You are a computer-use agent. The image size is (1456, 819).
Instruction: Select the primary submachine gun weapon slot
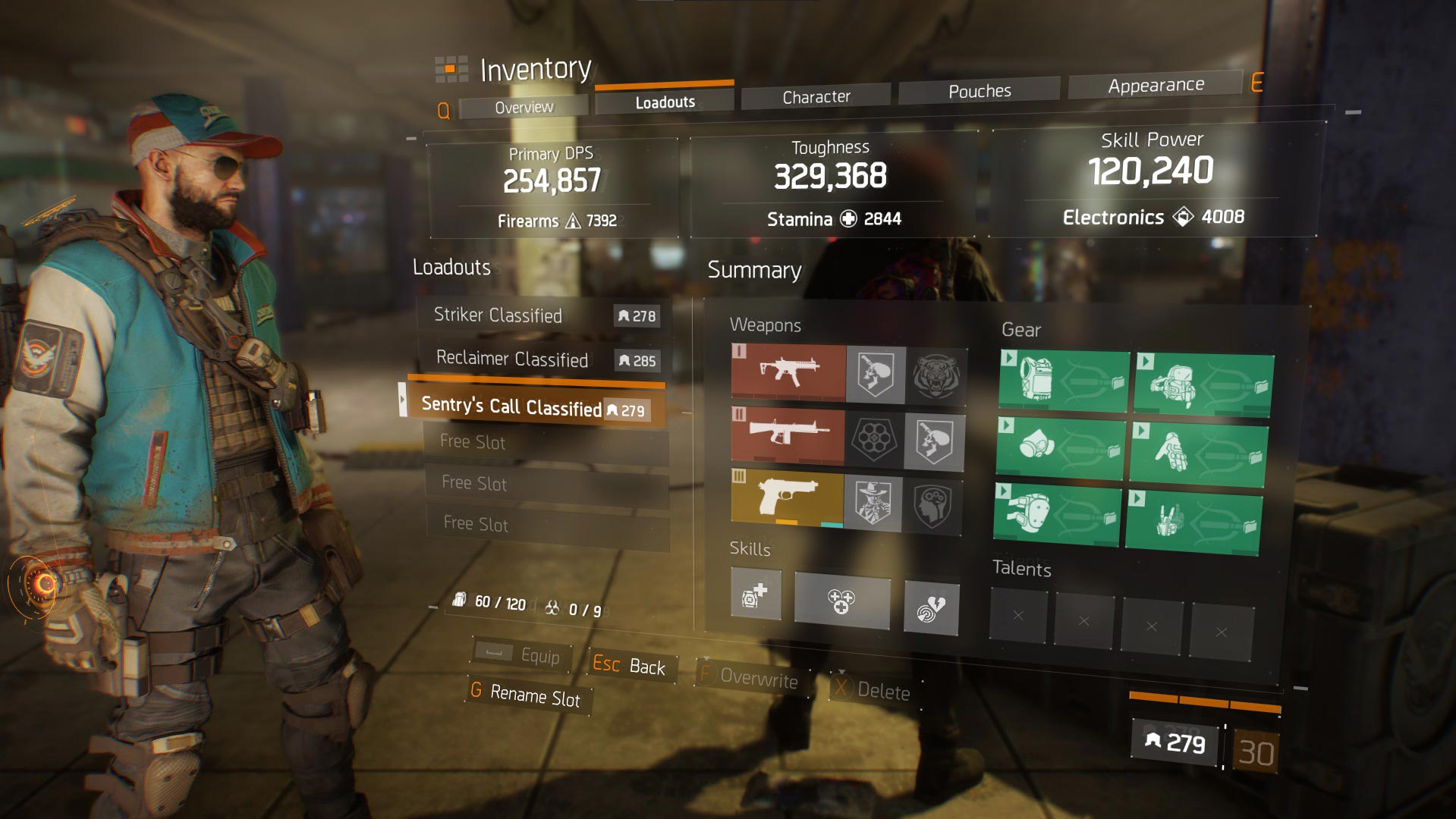[x=788, y=372]
